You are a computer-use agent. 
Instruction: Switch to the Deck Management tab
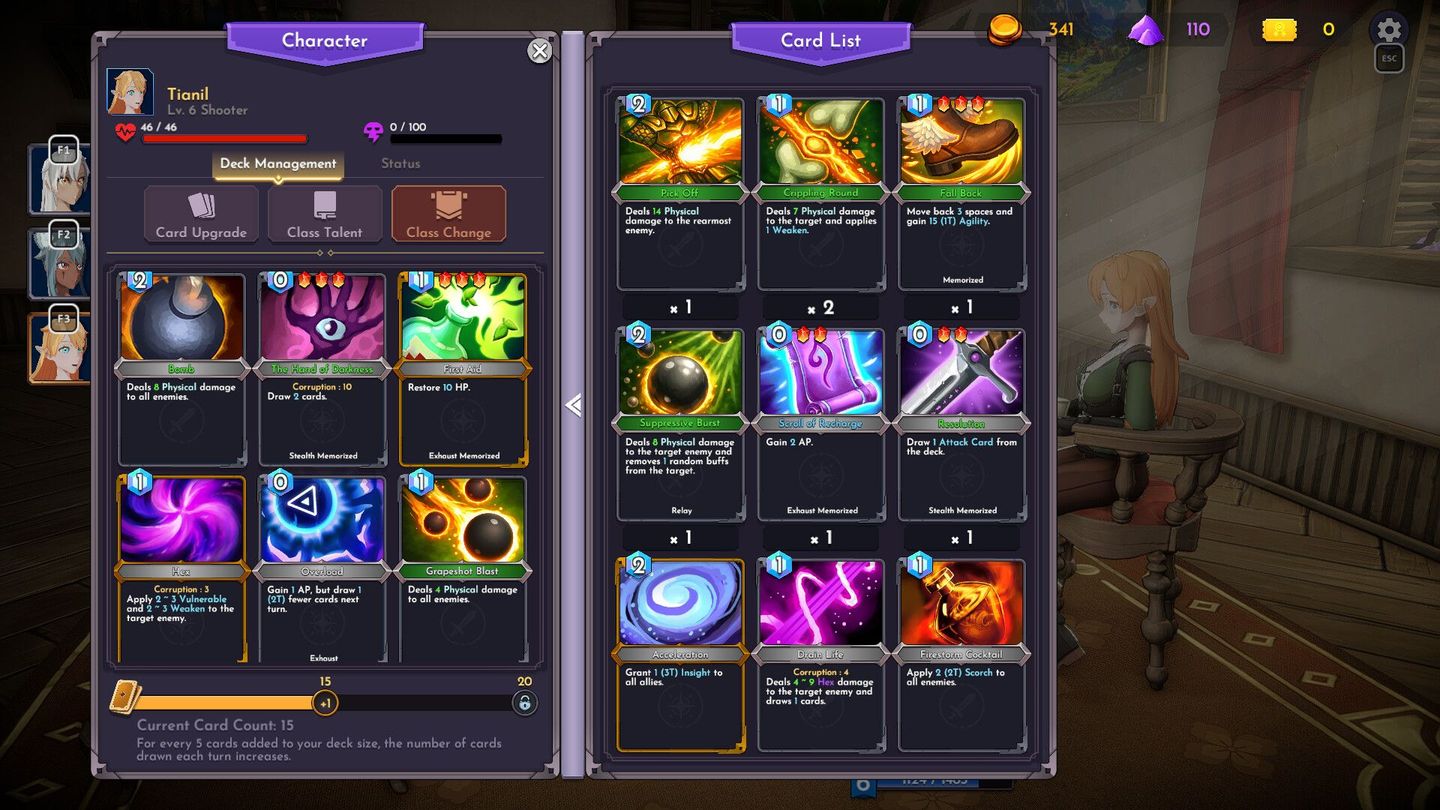(277, 163)
